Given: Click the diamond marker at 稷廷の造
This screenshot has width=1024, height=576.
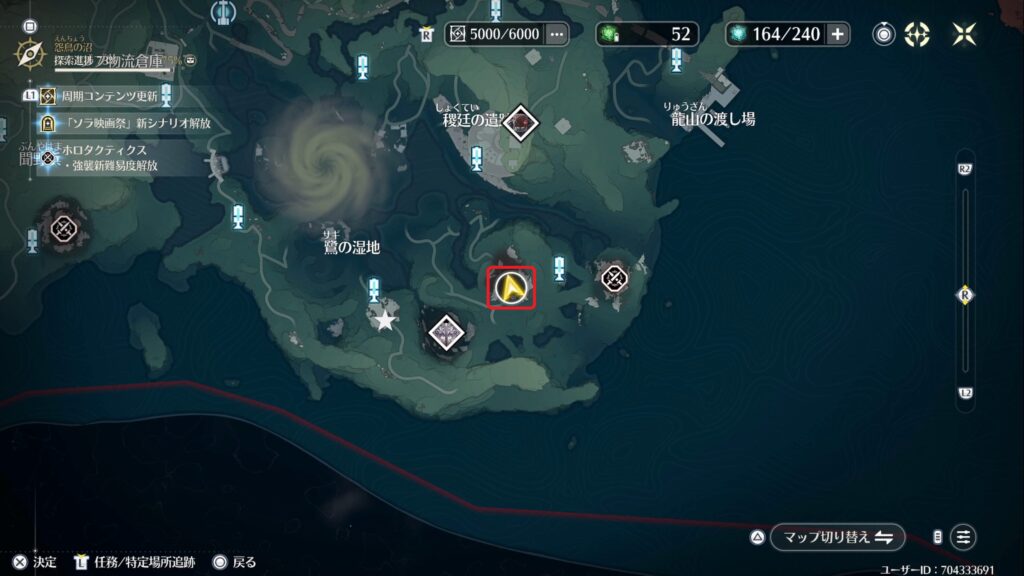Looking at the screenshot, I should tap(519, 123).
